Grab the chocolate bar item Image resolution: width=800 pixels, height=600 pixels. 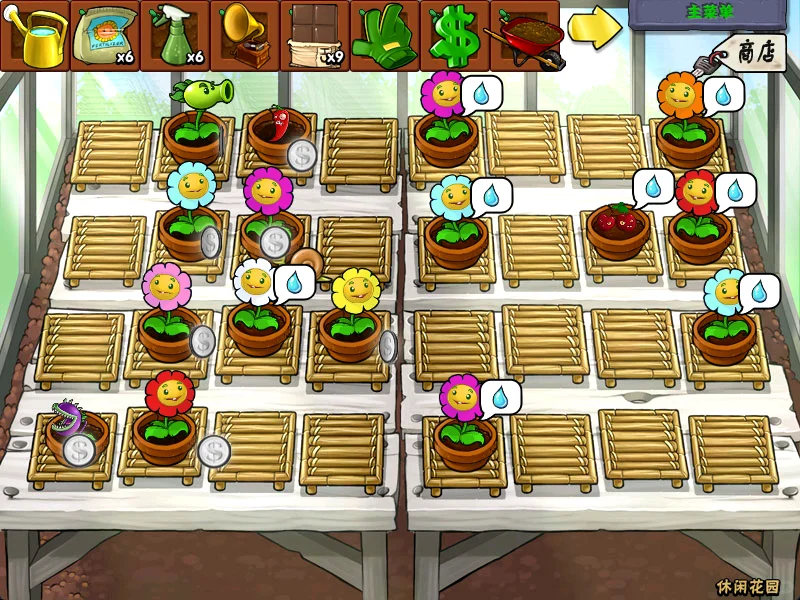pyautogui.click(x=315, y=35)
